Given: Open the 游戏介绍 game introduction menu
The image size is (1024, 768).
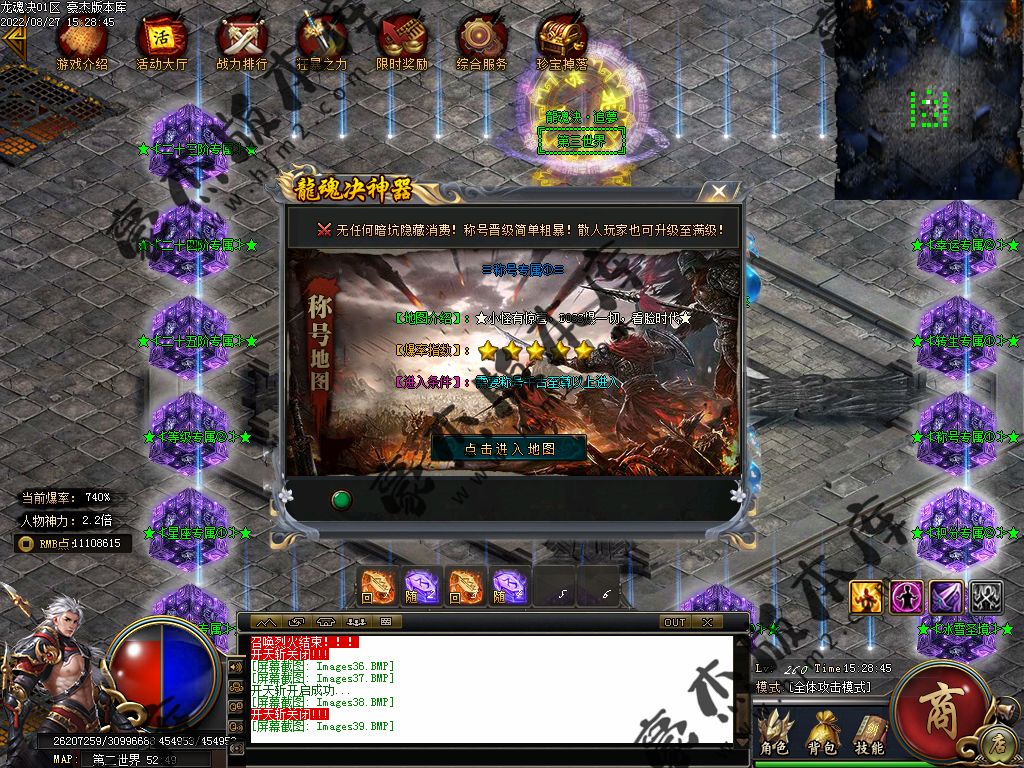Looking at the screenshot, I should 82,43.
